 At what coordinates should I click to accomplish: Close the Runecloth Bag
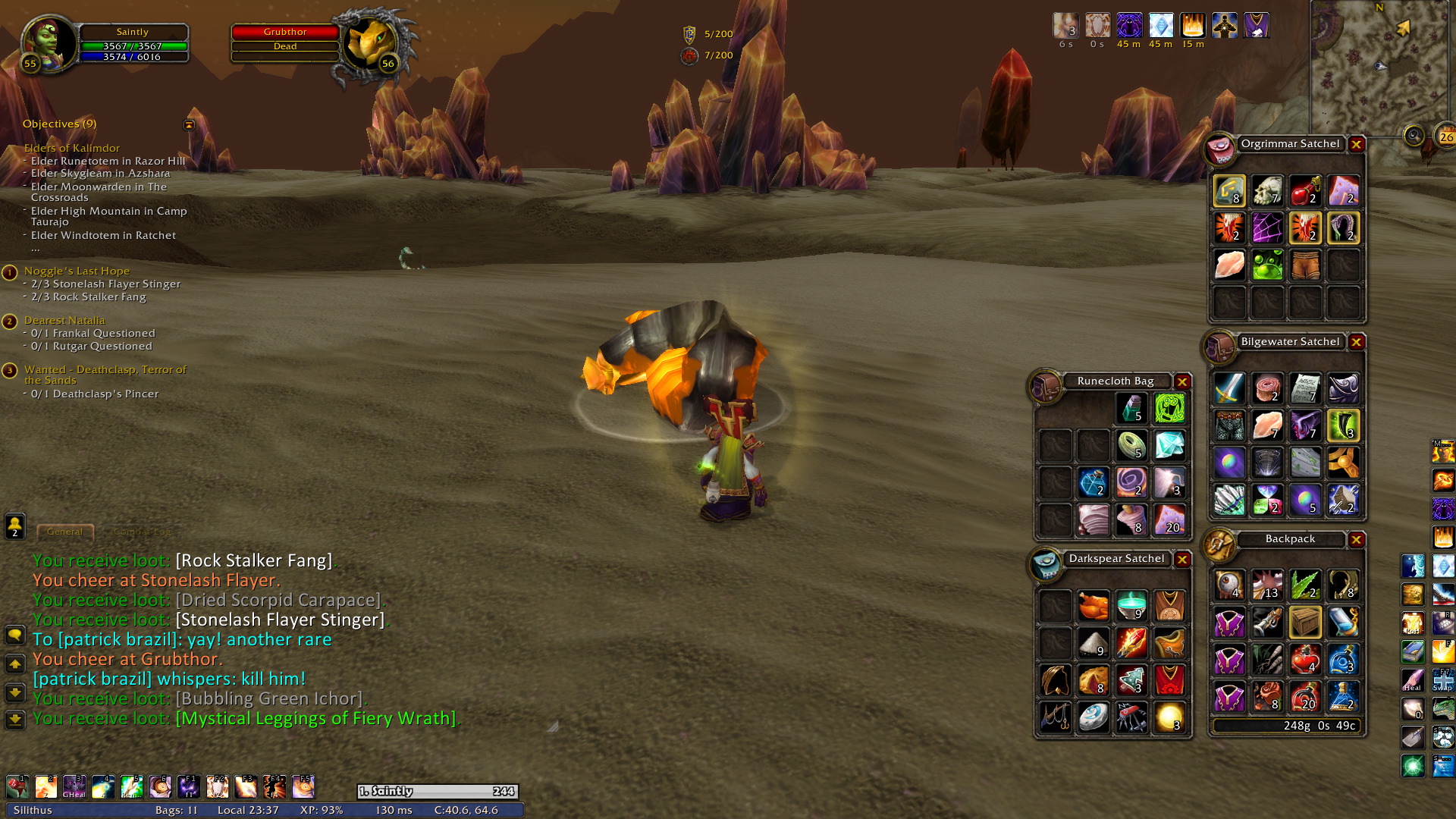tap(1182, 381)
